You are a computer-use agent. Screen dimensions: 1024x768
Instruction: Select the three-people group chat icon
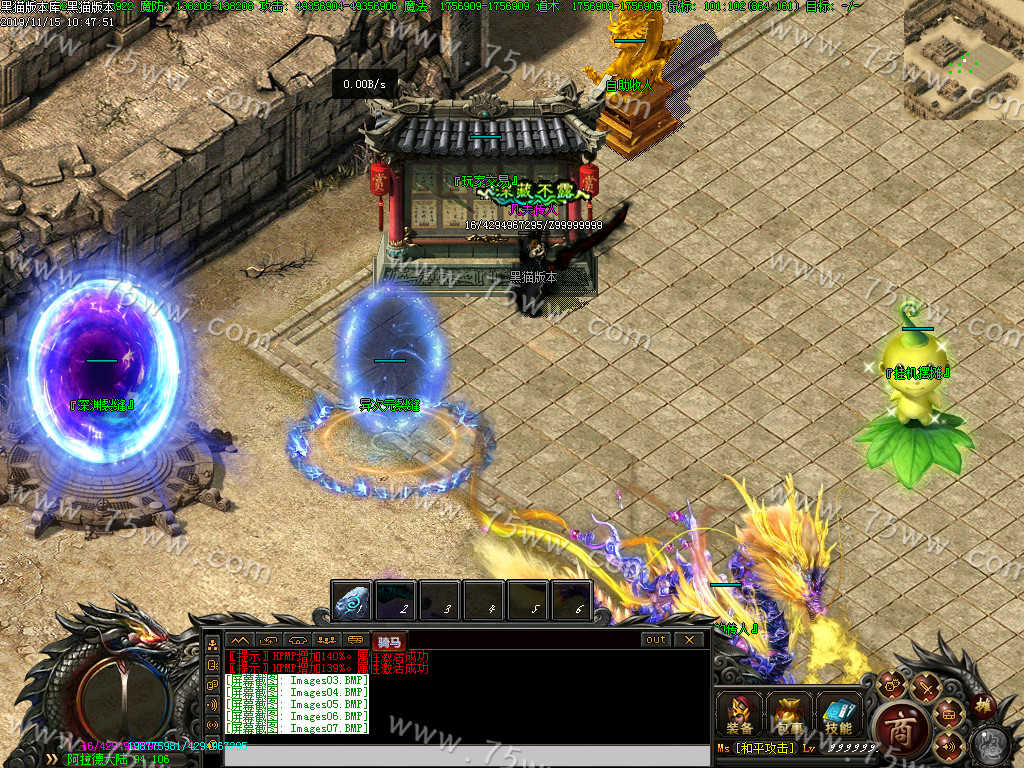click(x=326, y=640)
